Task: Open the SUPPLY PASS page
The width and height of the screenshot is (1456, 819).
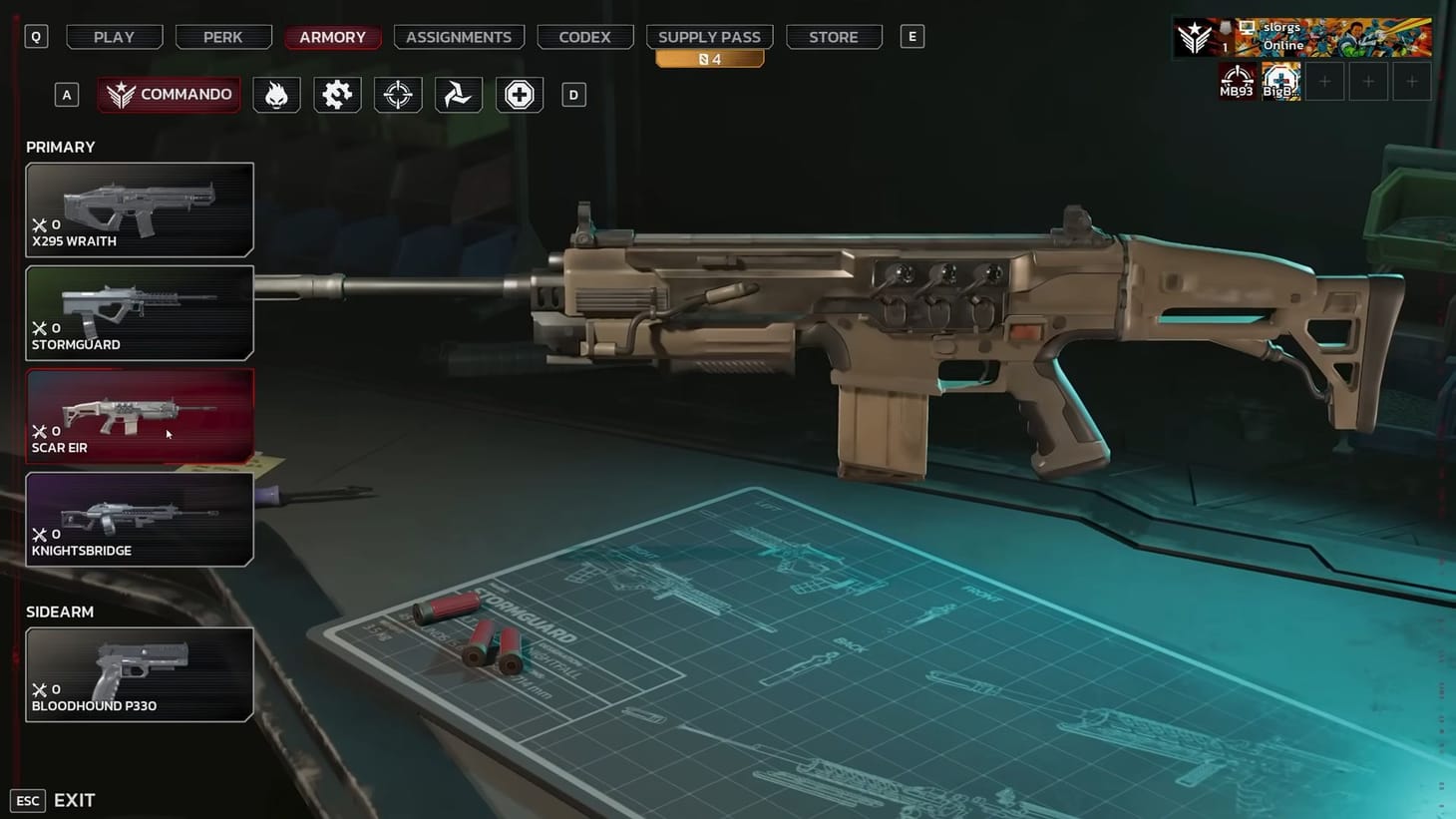Action: coord(709,37)
